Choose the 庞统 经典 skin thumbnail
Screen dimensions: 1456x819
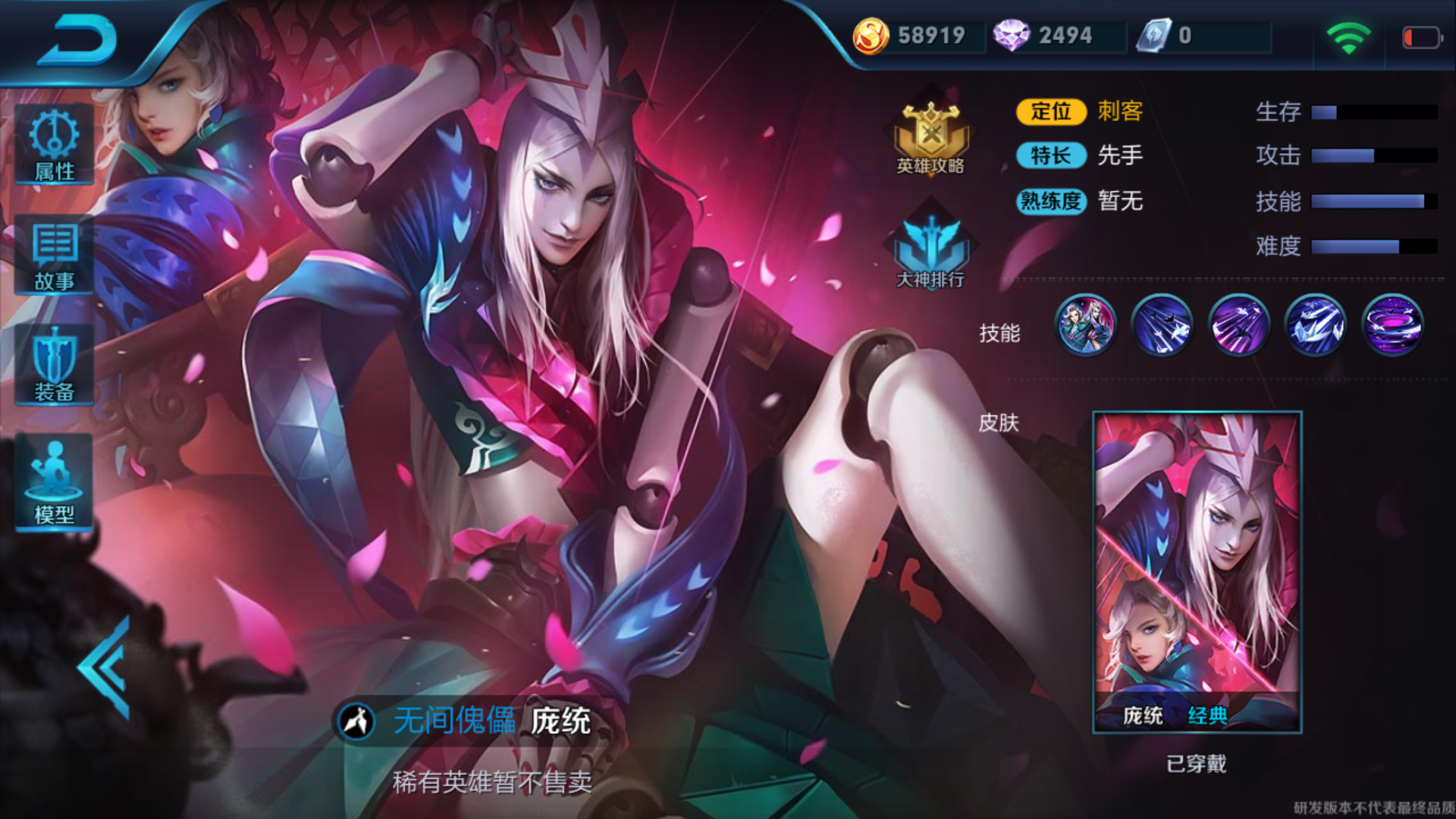click(x=1197, y=572)
